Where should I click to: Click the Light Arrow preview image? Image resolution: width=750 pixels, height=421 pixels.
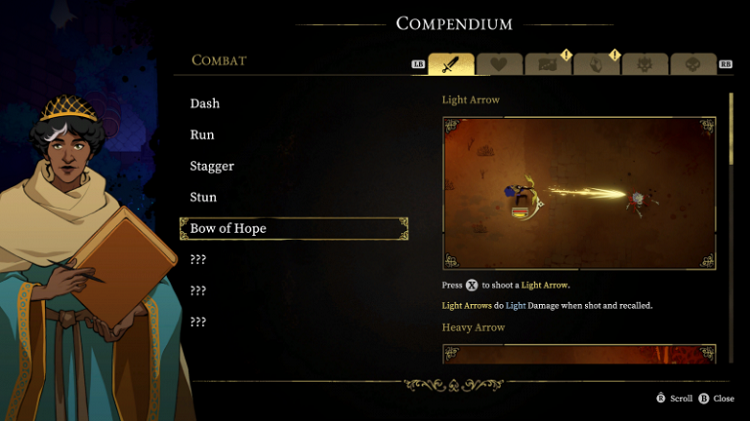579,194
